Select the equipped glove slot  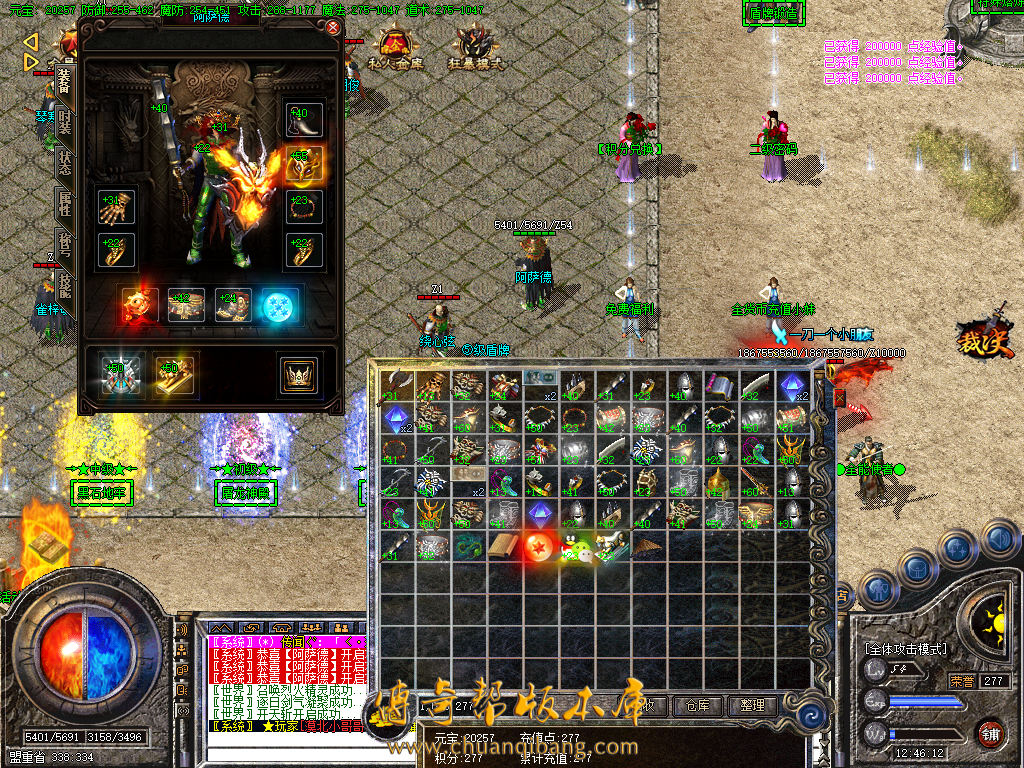click(x=115, y=207)
